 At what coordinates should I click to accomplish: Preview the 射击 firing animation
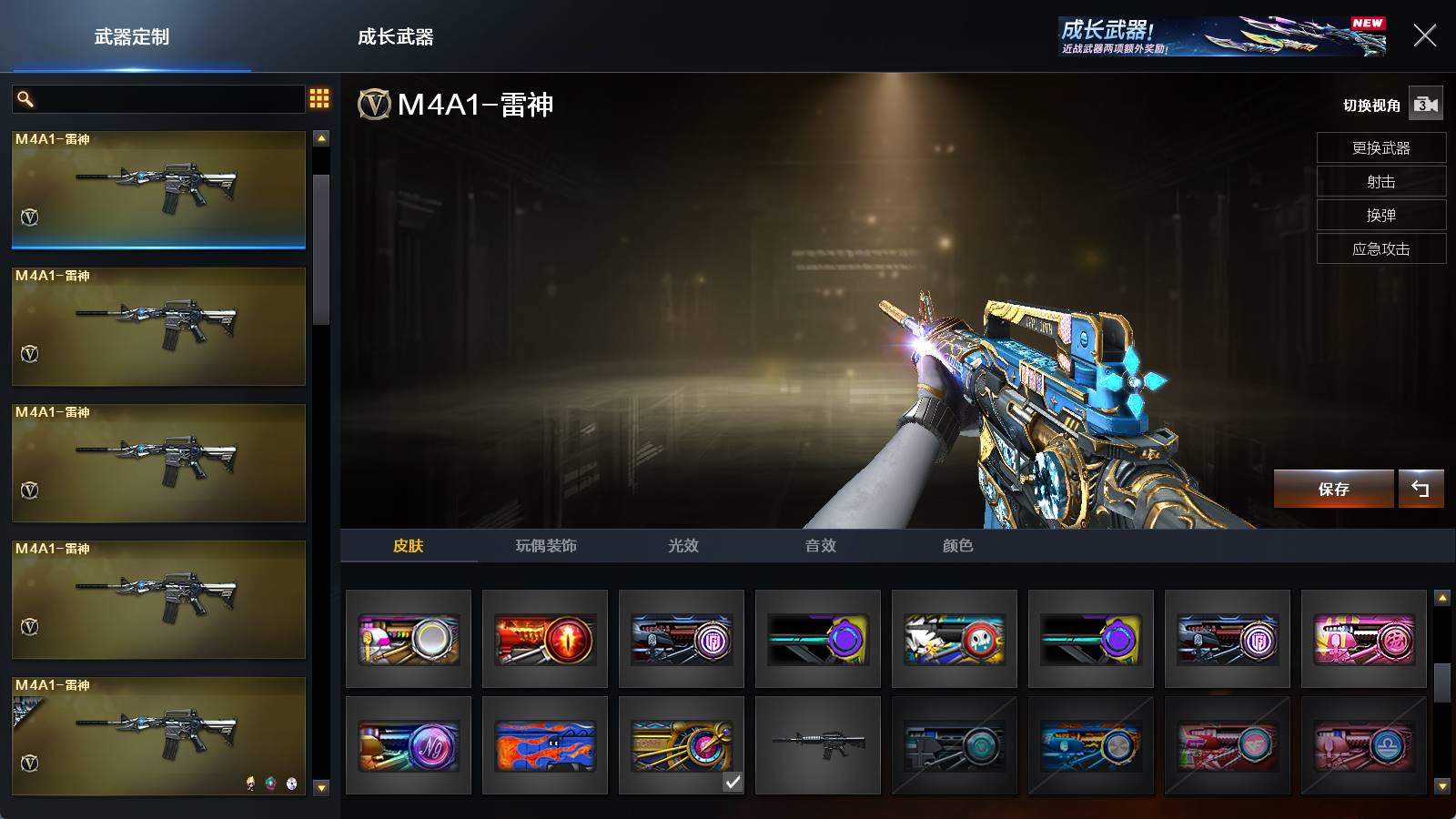pyautogui.click(x=1380, y=181)
